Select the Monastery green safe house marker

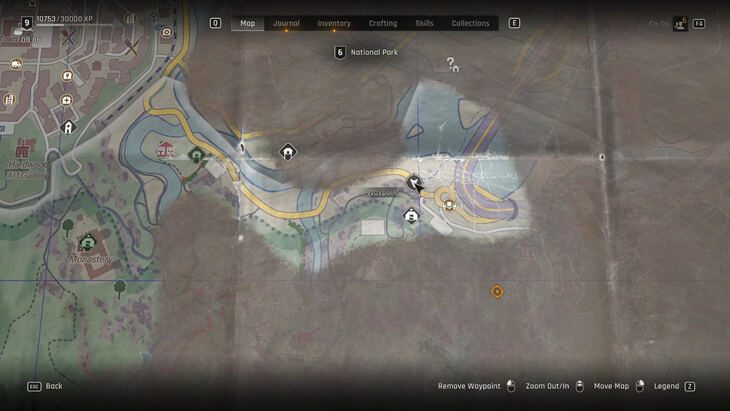point(87,242)
